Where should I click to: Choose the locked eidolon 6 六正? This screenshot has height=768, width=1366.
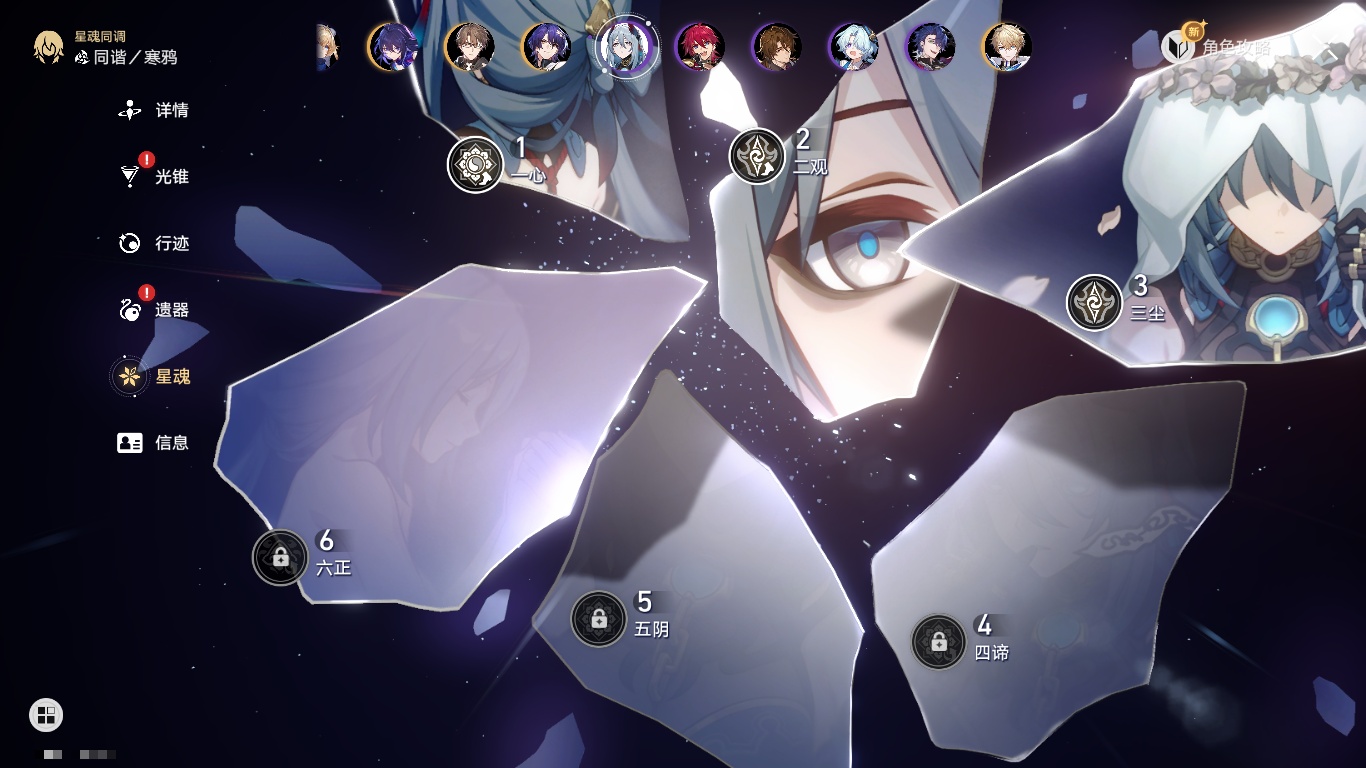(x=280, y=557)
